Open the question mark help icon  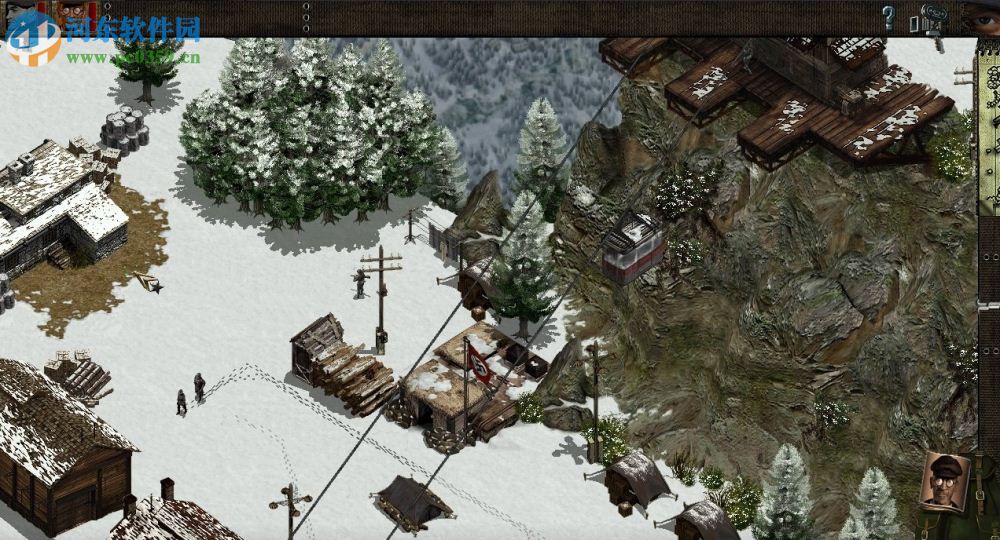click(887, 17)
